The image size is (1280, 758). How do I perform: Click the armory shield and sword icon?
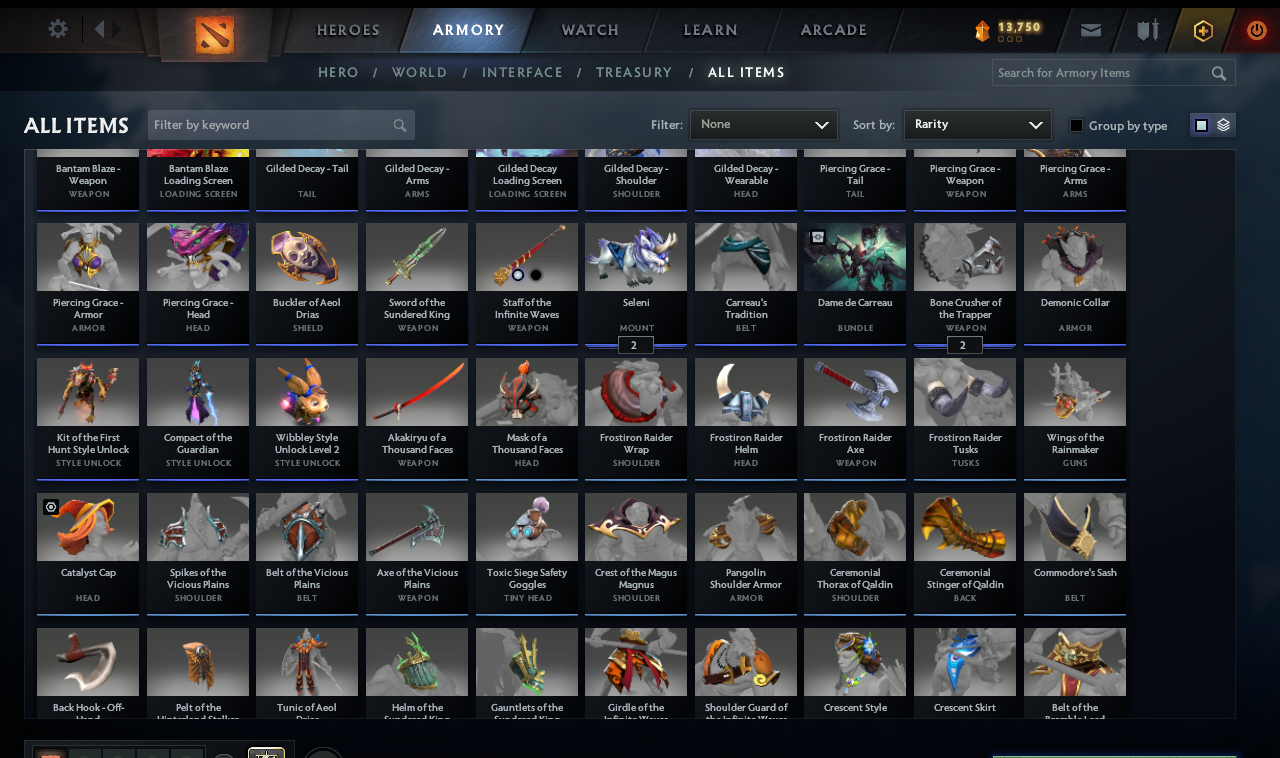pos(1146,30)
